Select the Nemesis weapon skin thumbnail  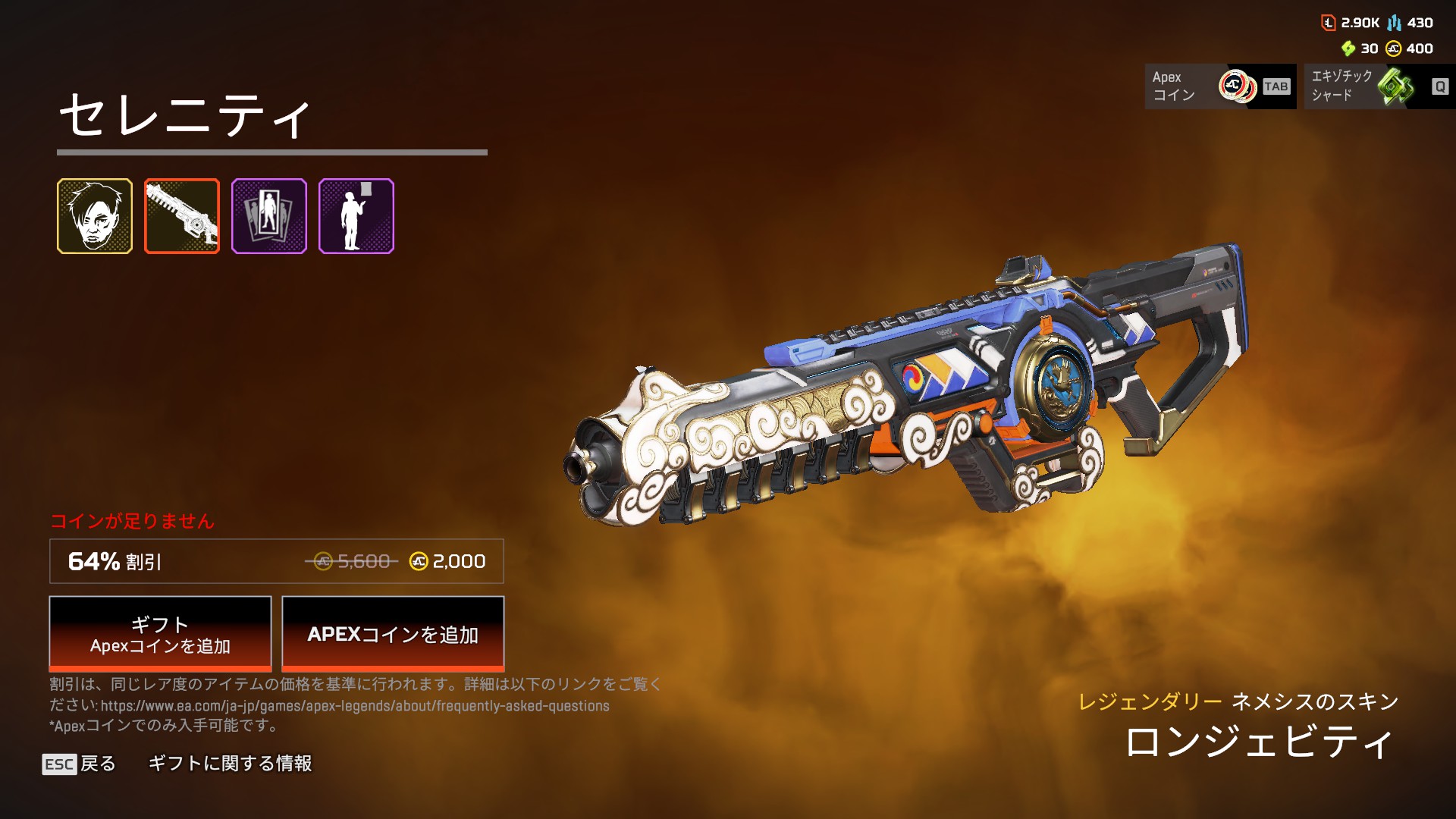click(182, 216)
